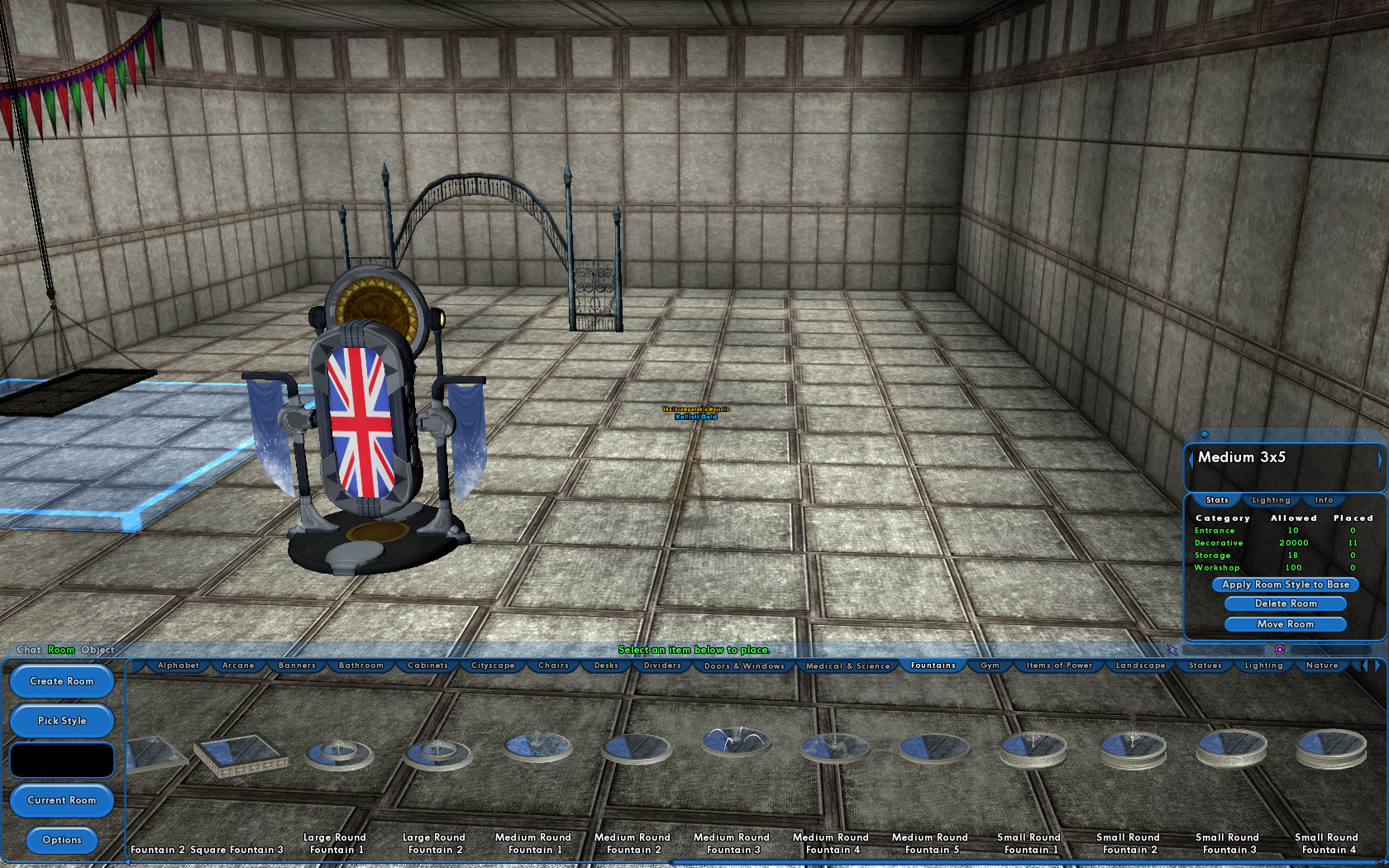This screenshot has width=1389, height=868.
Task: Open the Statues category tab
Action: (x=1205, y=665)
